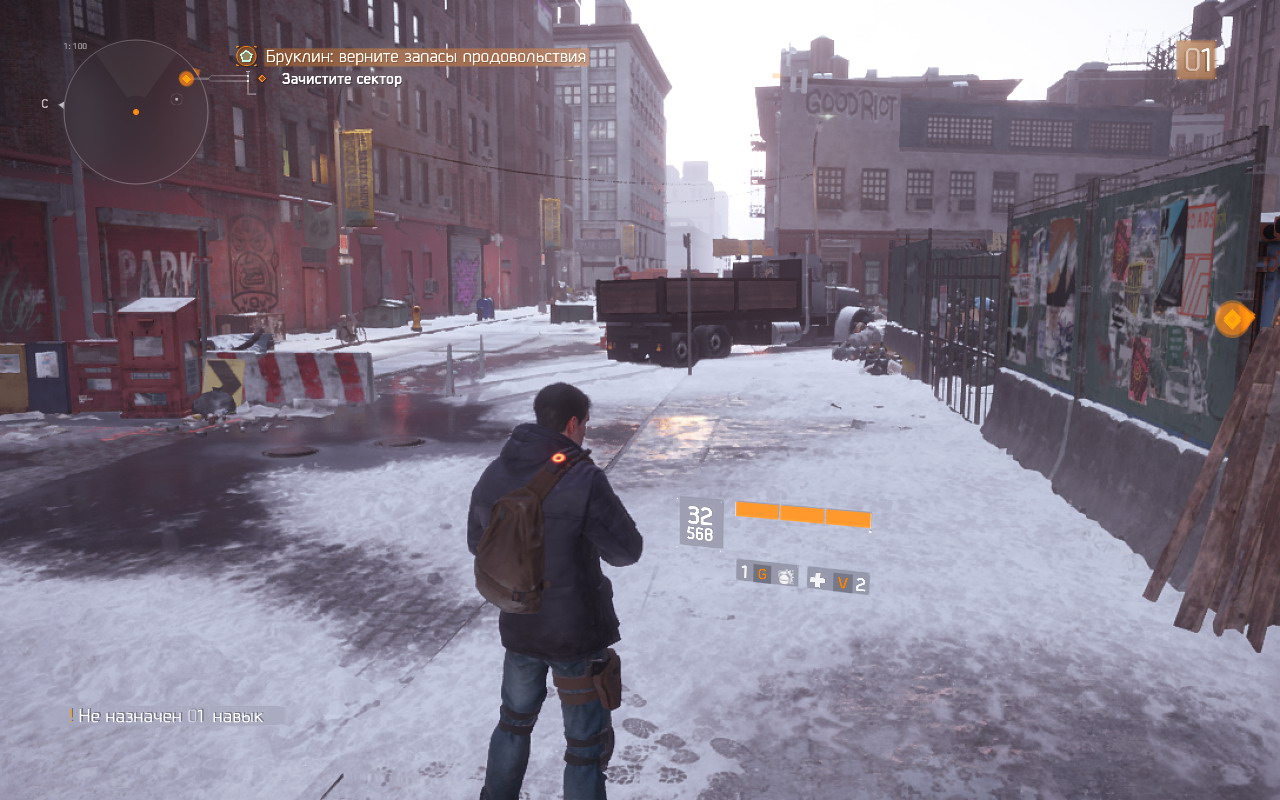Select the "Зачистите сектор" objective line

[341, 79]
